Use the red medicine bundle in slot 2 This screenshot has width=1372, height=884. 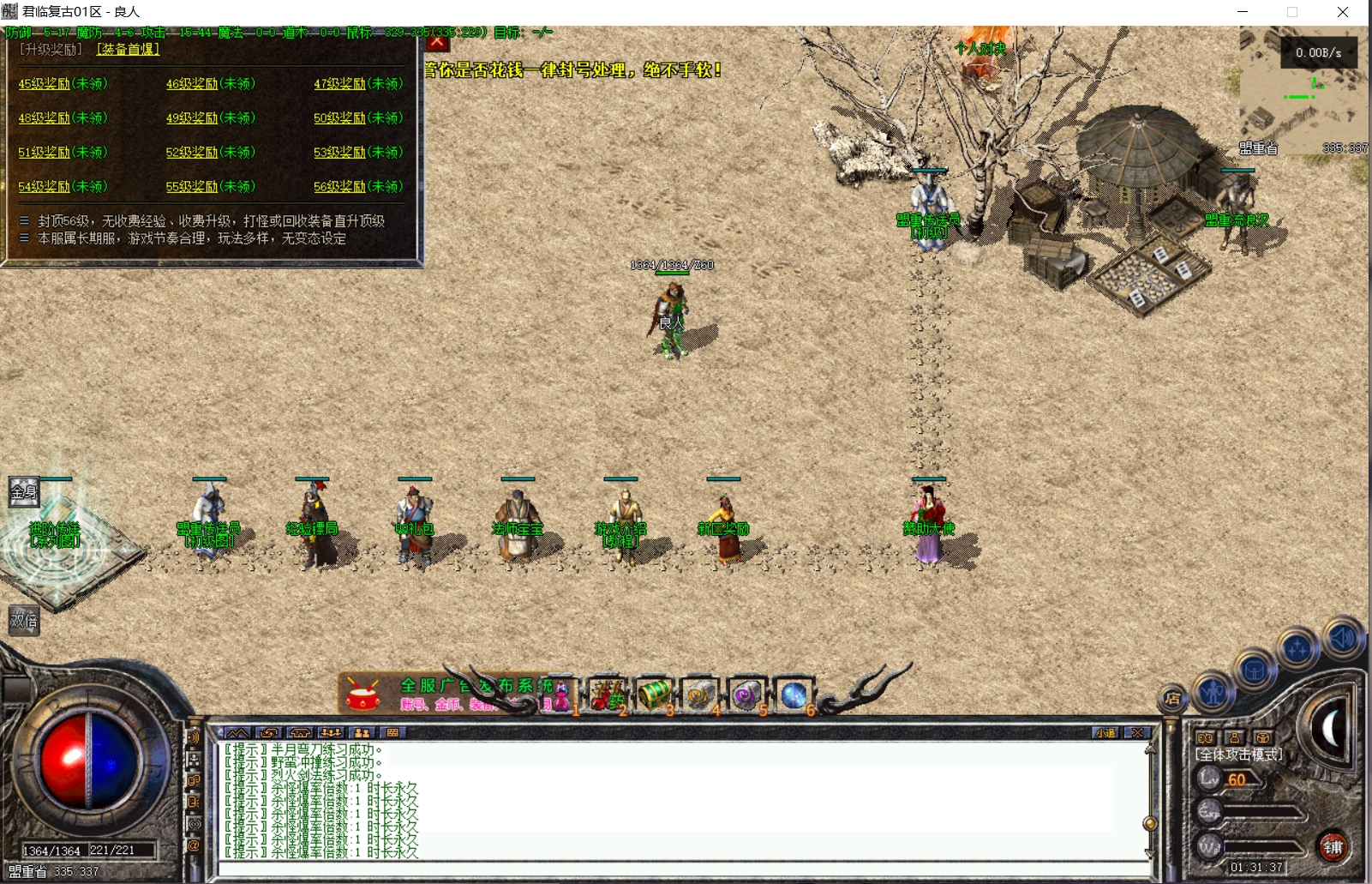tap(607, 695)
